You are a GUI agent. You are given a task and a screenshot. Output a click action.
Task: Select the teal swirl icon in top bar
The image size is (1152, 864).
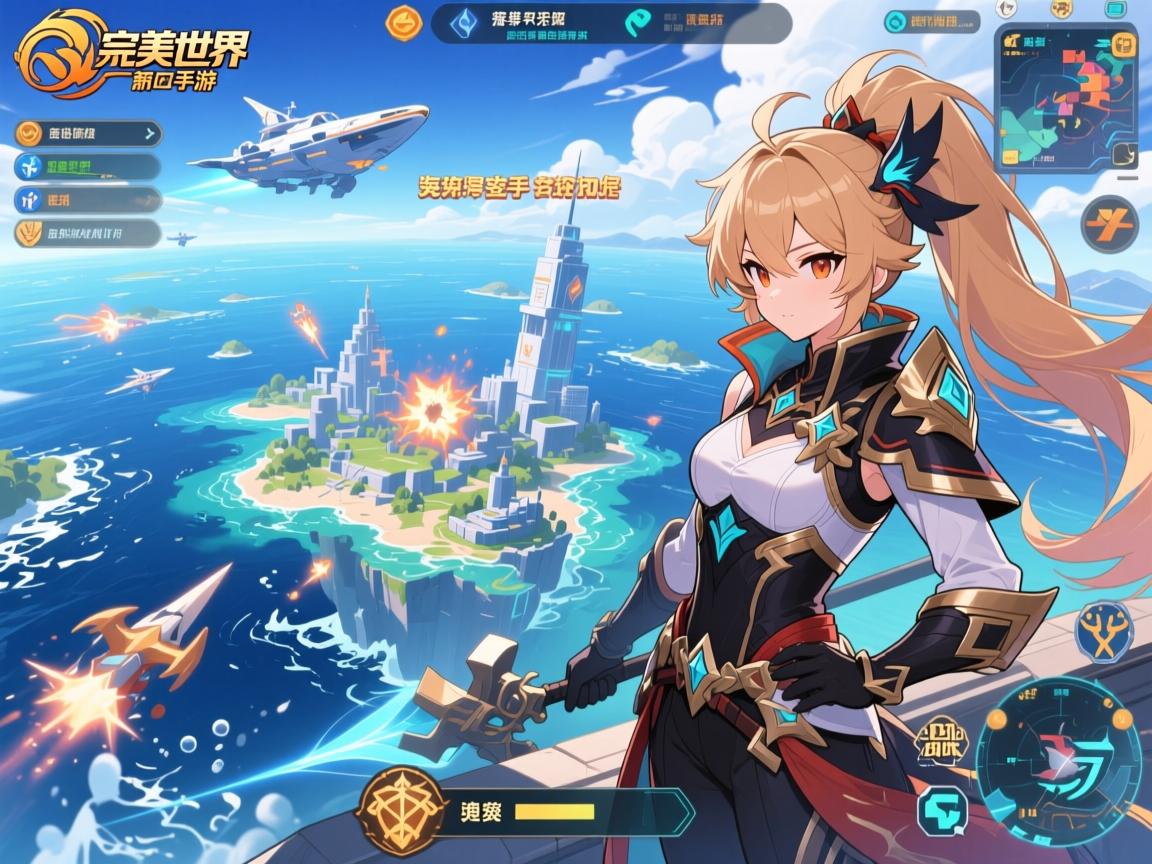[x=636, y=21]
